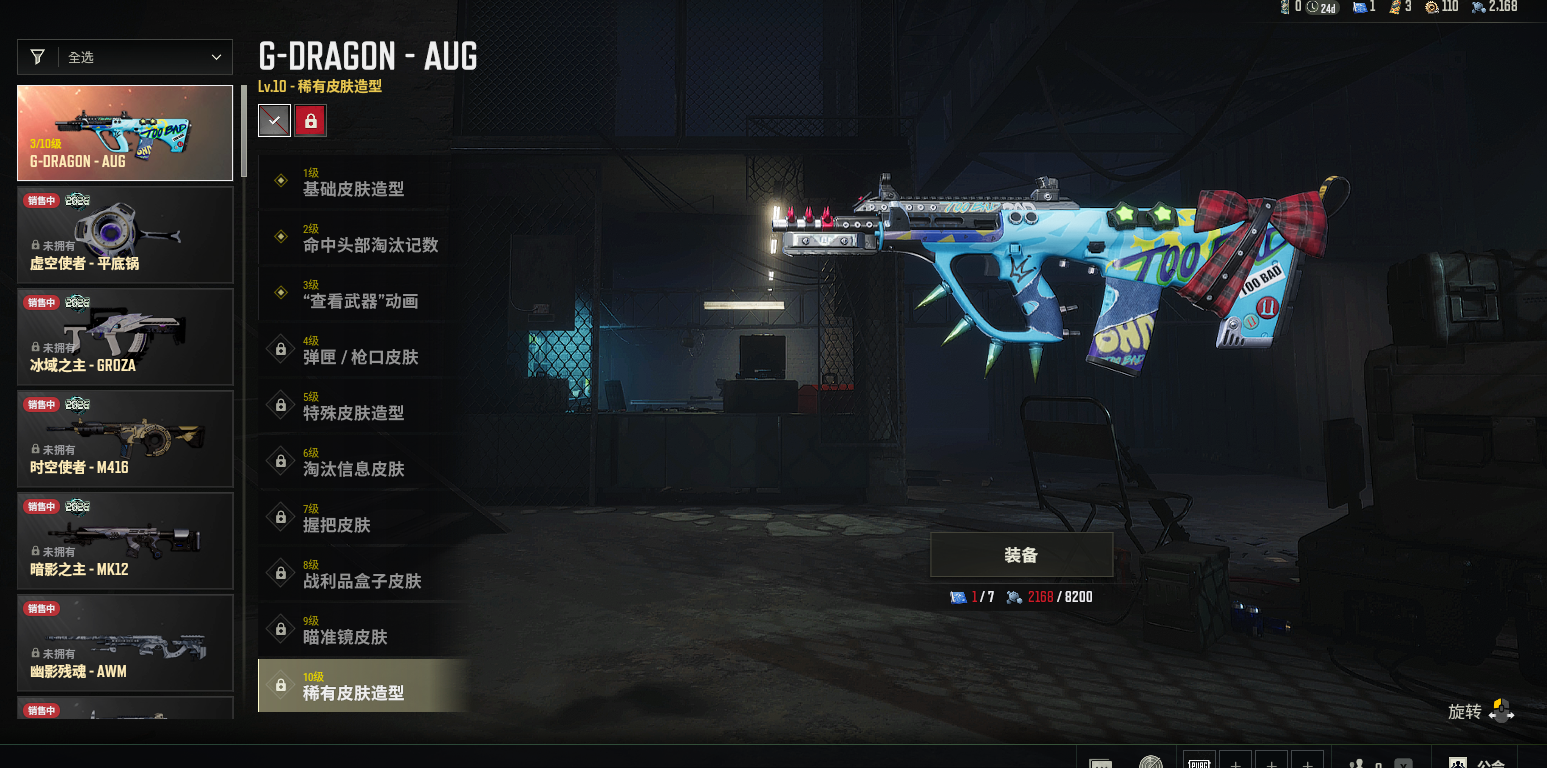Open the 公会 guild panel
Screen dimensions: 1547x768
[1480, 762]
